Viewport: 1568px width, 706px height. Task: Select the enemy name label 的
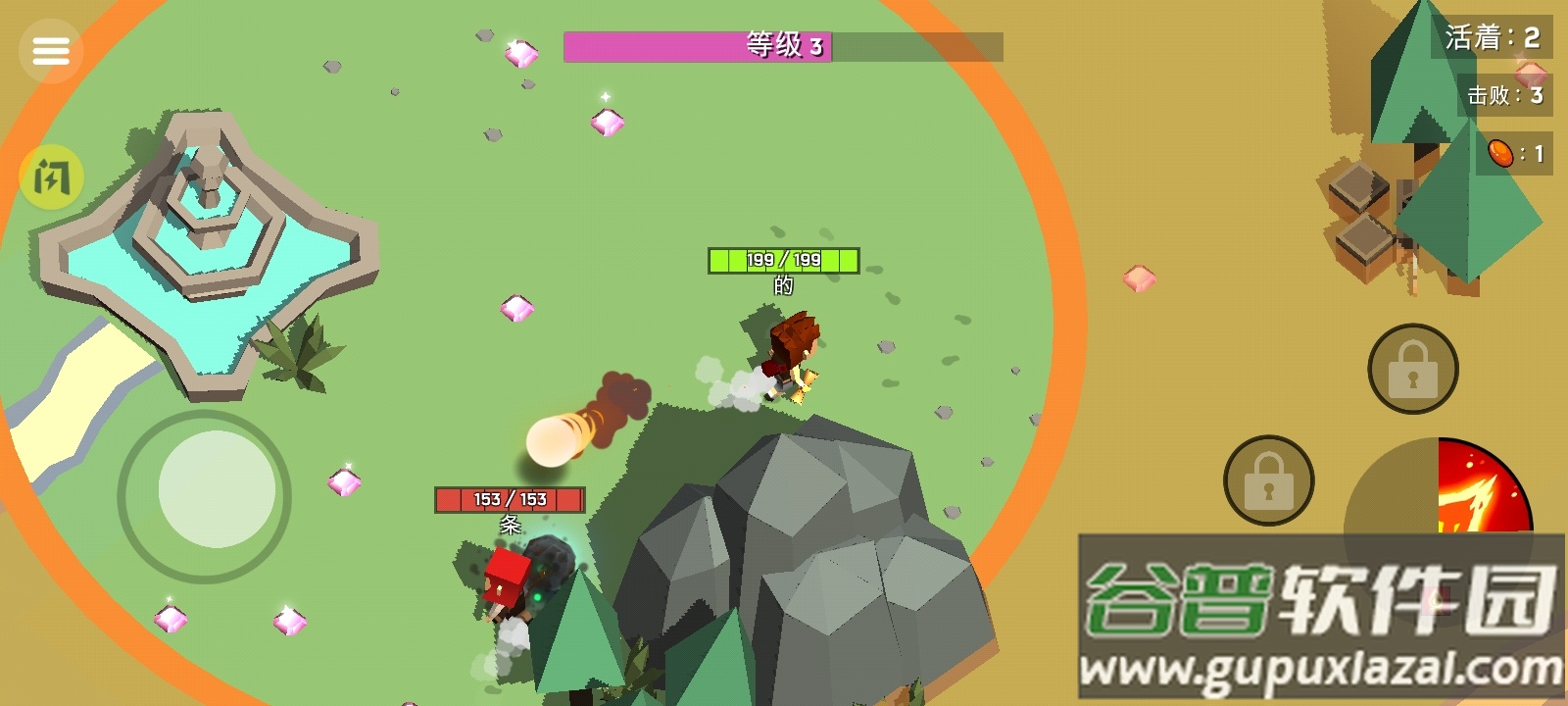pyautogui.click(x=786, y=284)
